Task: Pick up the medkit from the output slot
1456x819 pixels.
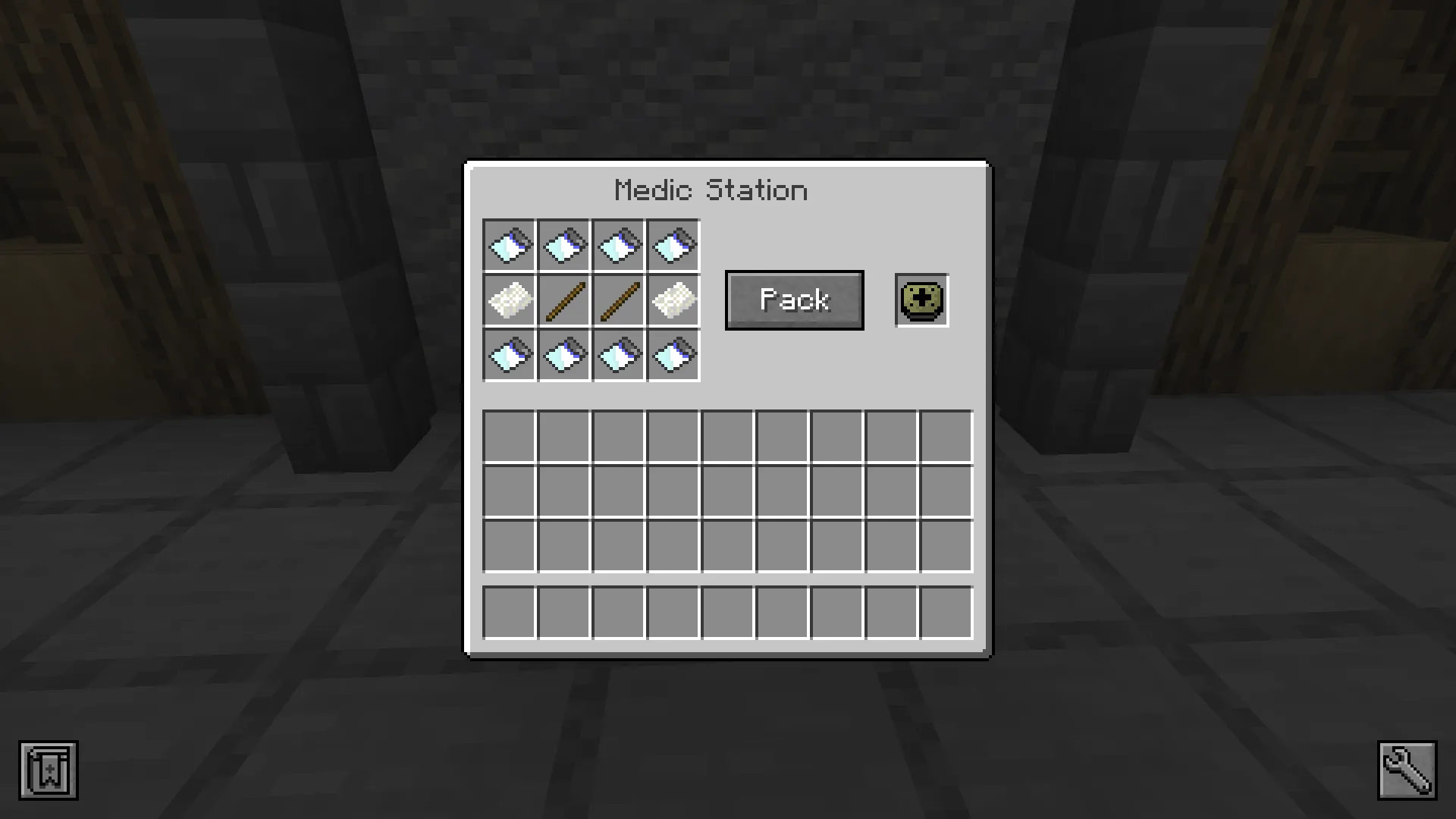Action: click(x=921, y=300)
